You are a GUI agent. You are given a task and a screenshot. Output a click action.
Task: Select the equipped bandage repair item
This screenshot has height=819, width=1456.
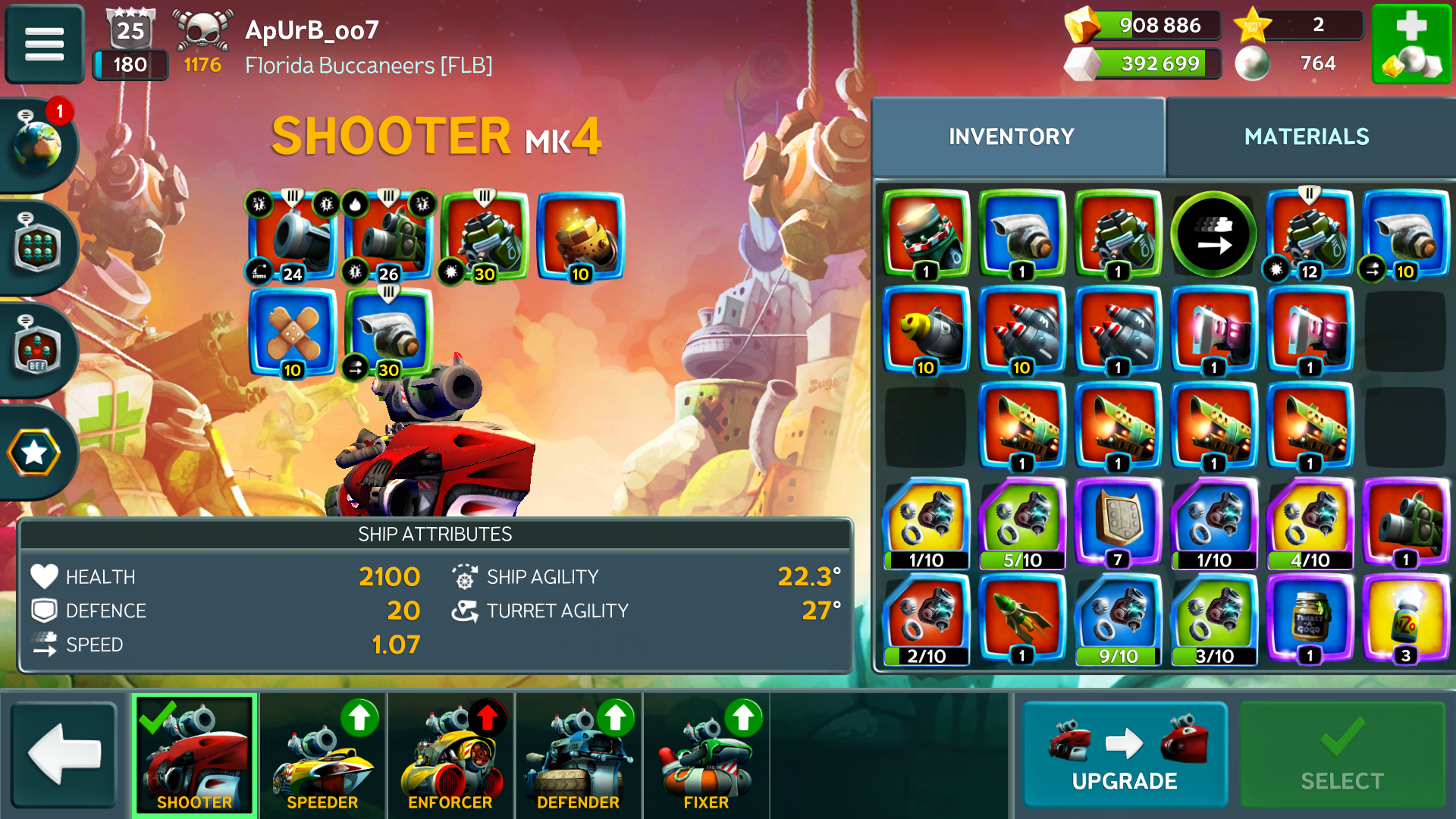click(x=293, y=331)
